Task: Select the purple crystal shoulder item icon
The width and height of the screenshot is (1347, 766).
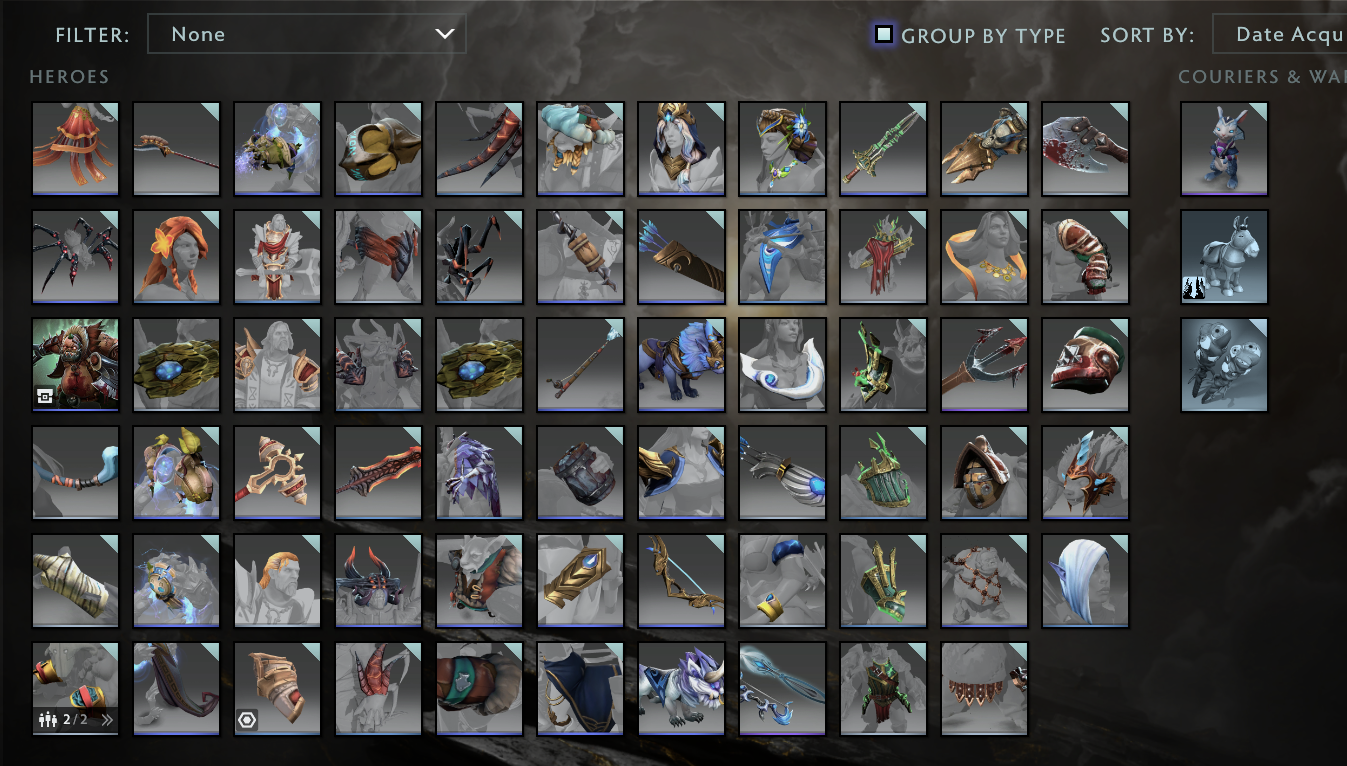Action: (479, 472)
